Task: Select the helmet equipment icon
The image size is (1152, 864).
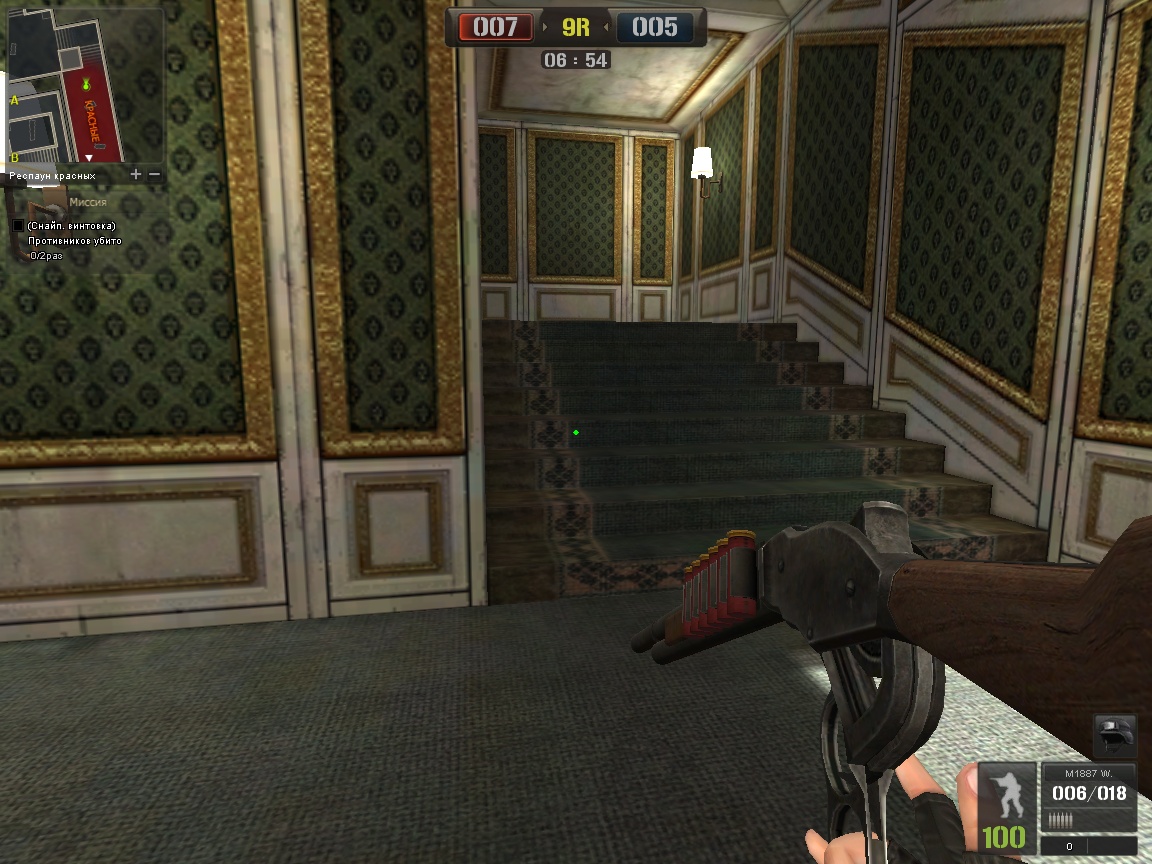Action: coord(1114,735)
